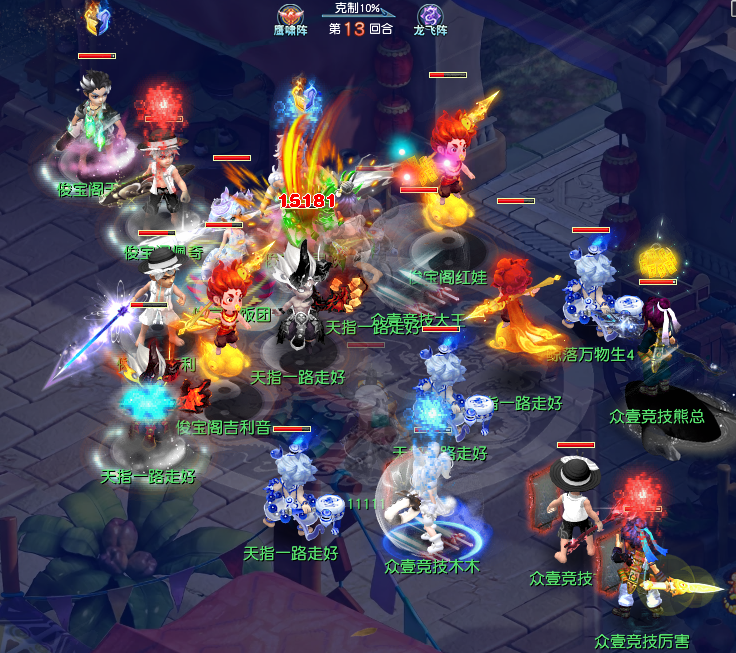This screenshot has width=736, height=653.
Task: Inspect the 龙飞阵 formation icon
Action: (x=431, y=15)
